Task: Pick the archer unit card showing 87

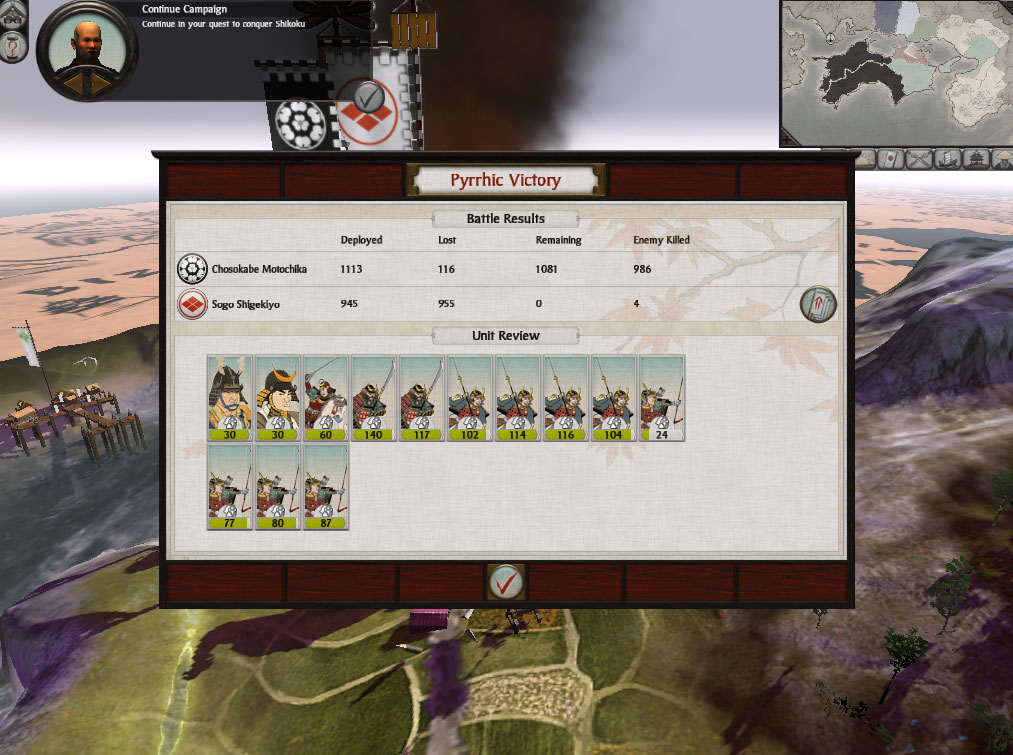Action: point(326,487)
